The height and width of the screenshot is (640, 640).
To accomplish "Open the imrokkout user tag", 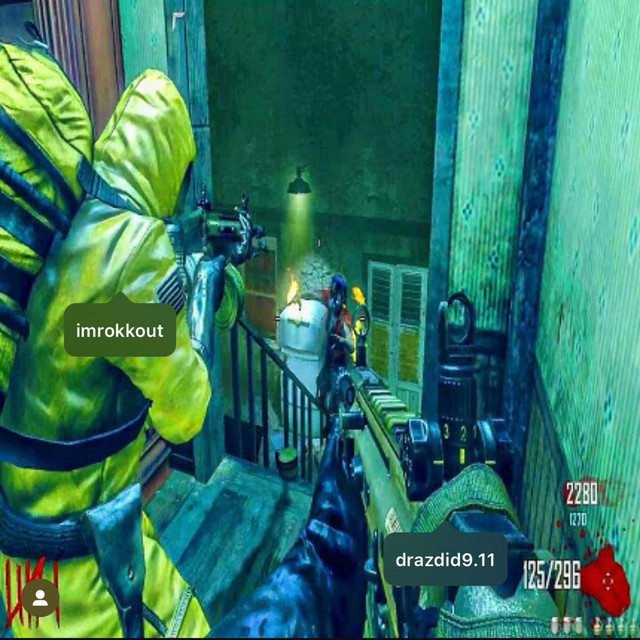I will [120, 331].
